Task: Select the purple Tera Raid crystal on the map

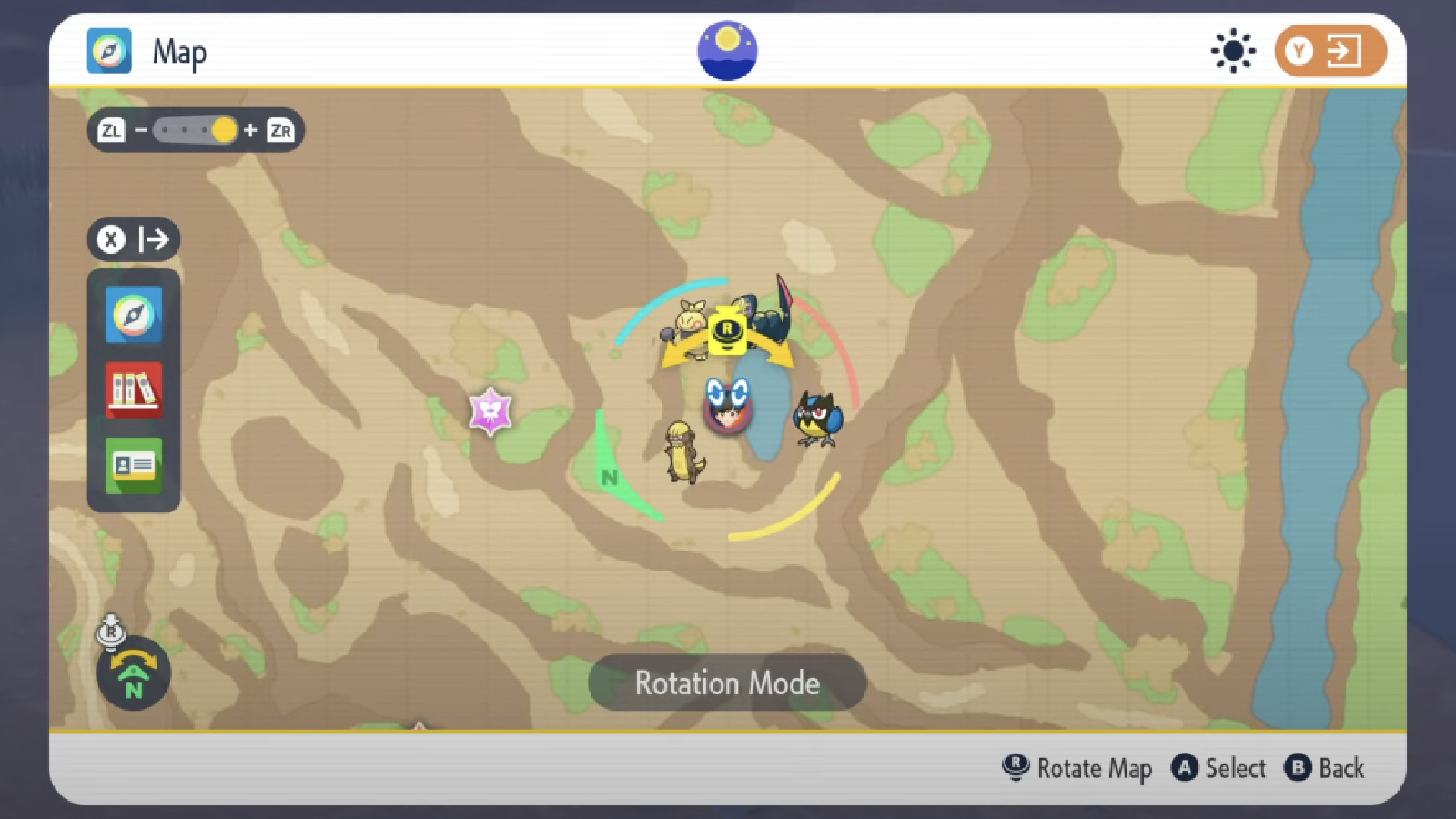Action: point(490,411)
